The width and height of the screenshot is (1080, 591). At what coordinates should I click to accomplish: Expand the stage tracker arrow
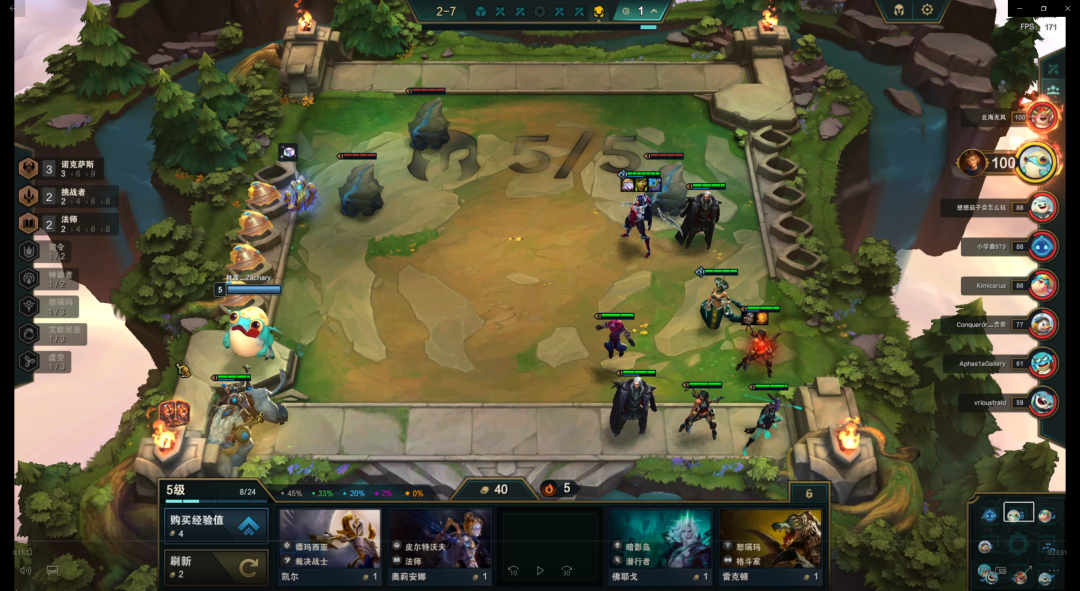click(x=655, y=11)
